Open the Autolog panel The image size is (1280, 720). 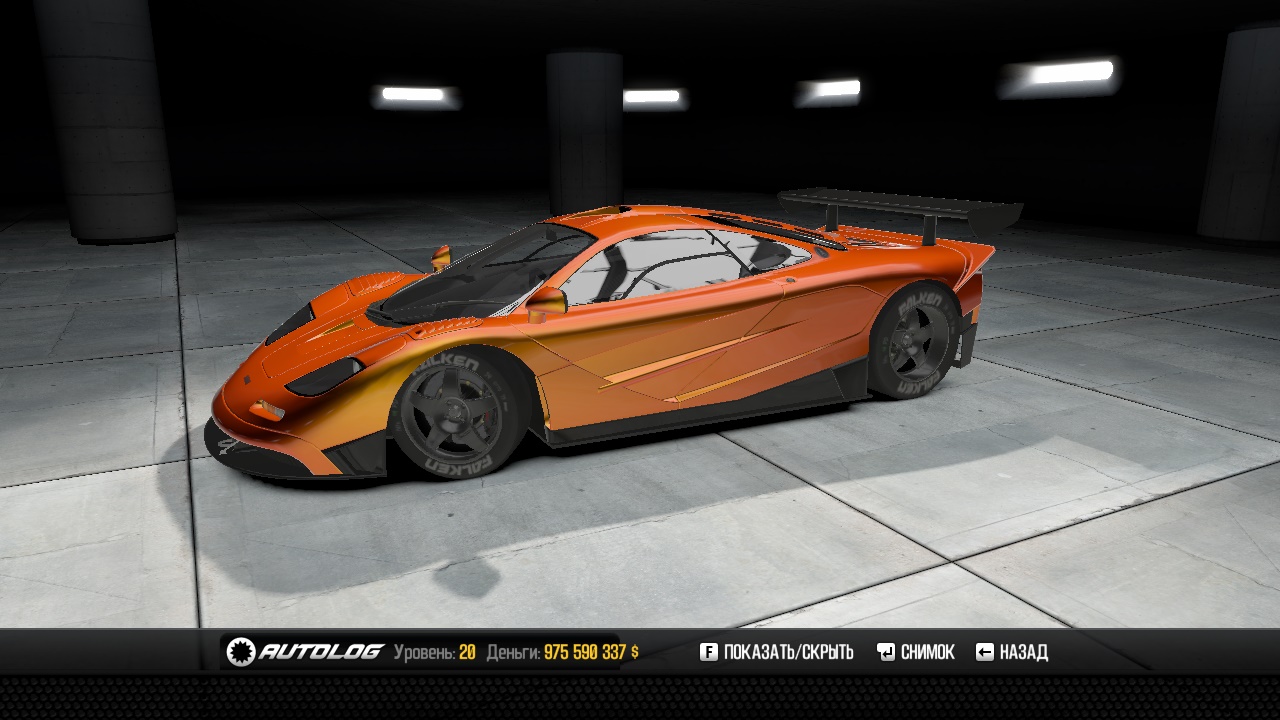coord(305,652)
